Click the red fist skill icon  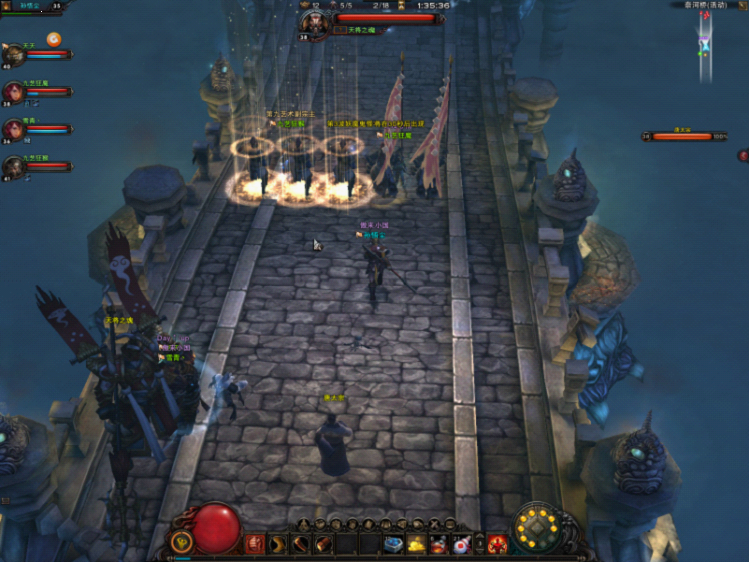click(x=255, y=543)
